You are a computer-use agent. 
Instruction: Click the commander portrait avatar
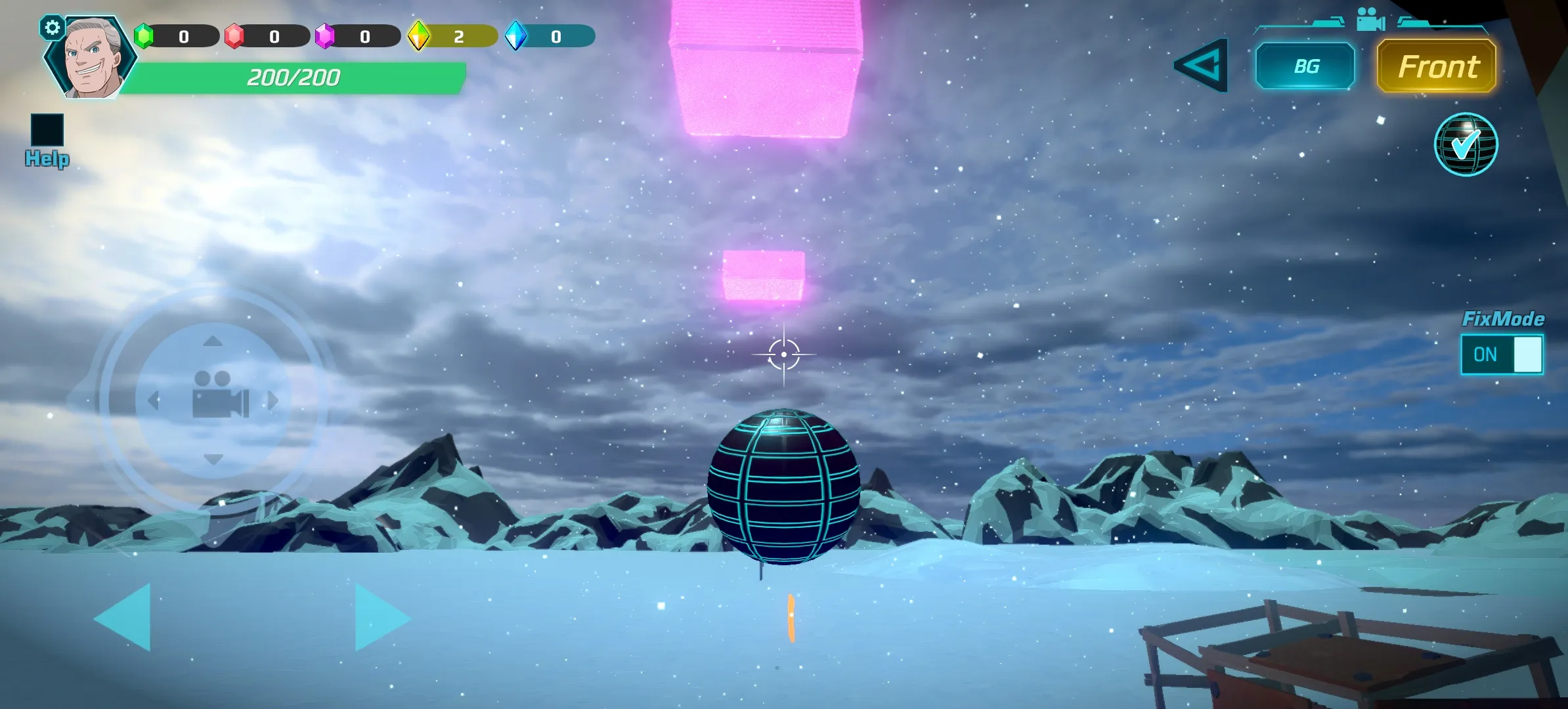(91, 59)
